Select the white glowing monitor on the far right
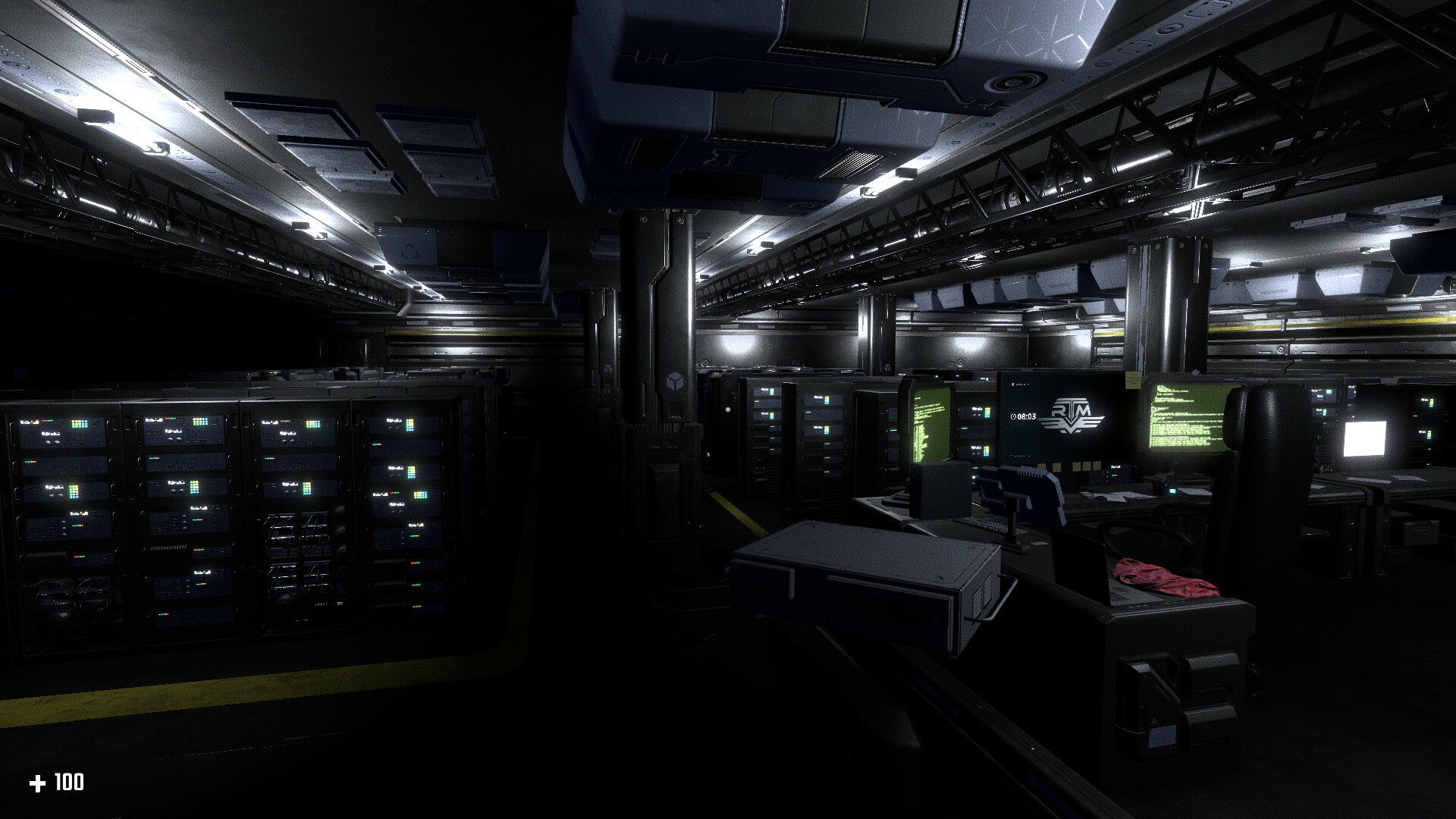Screen dimensions: 1456x819 point(1365,440)
